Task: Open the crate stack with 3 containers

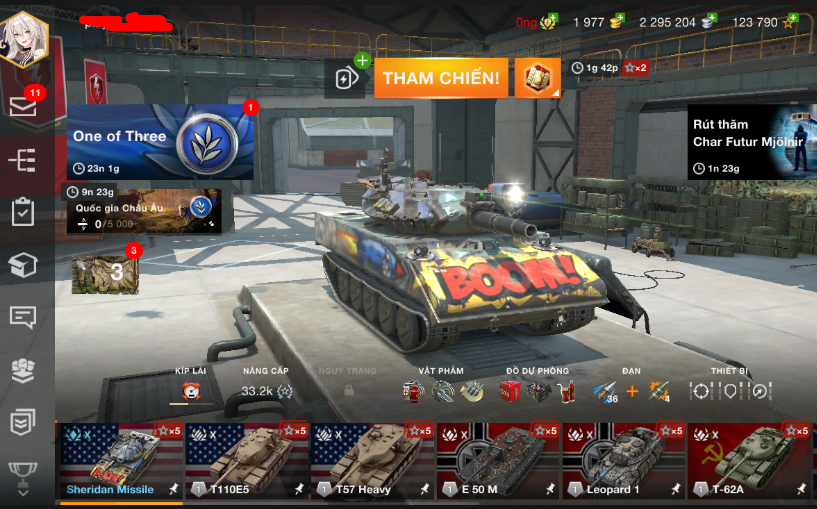Action: pos(104,271)
